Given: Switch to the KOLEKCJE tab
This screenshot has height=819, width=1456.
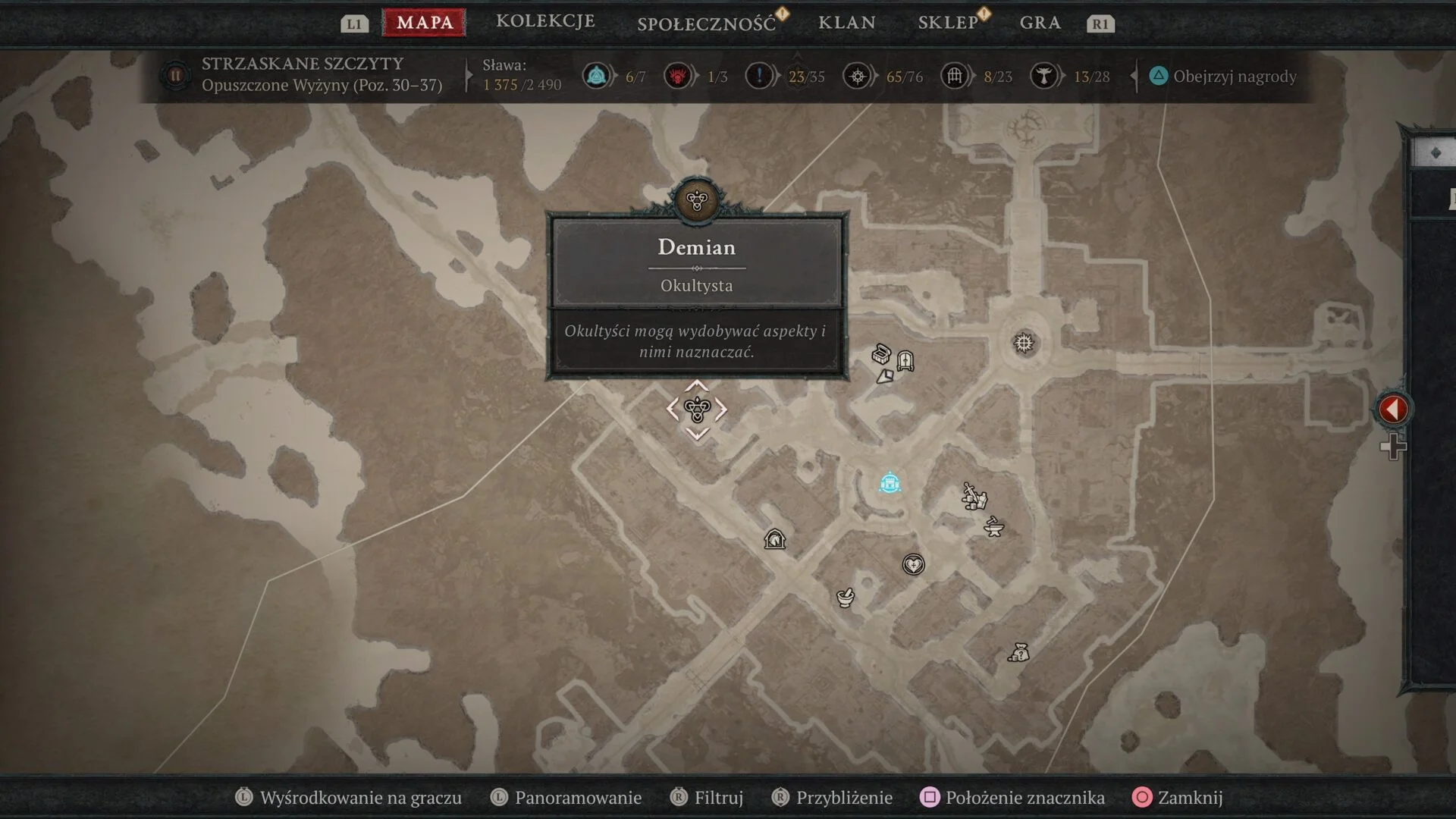Looking at the screenshot, I should click(545, 21).
